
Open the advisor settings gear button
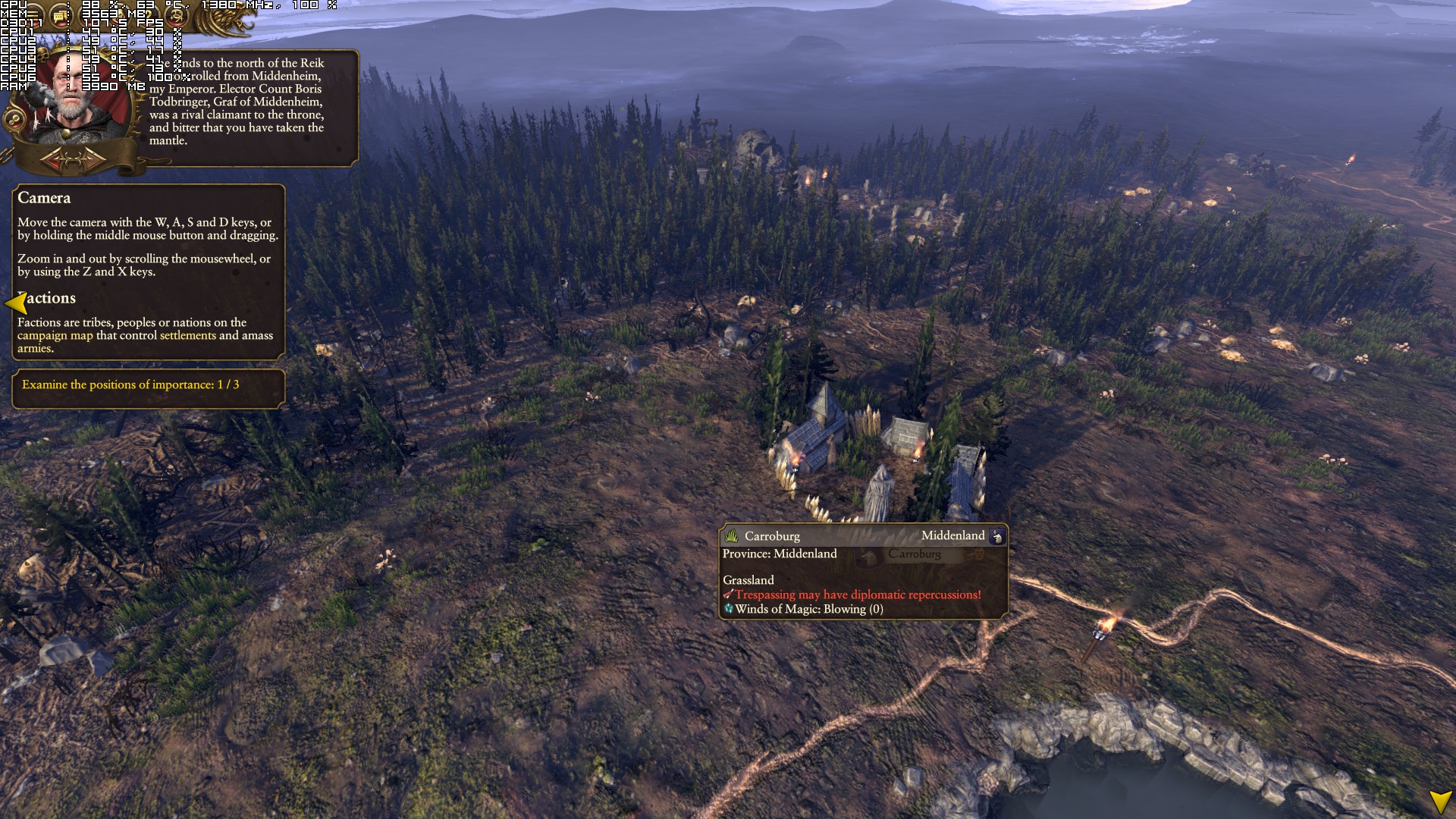(x=13, y=120)
